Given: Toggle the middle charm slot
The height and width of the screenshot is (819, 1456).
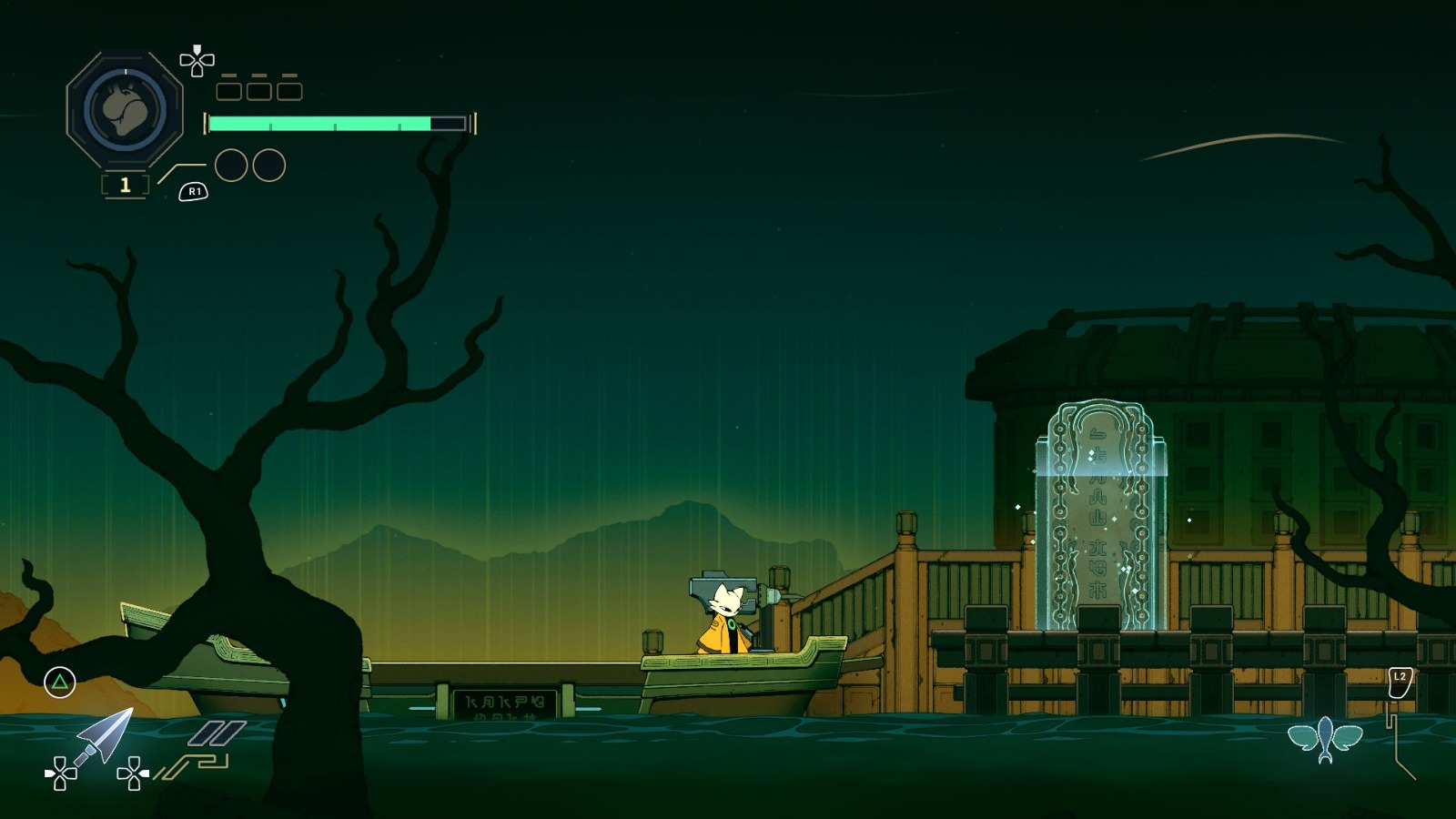Looking at the screenshot, I should pyautogui.click(x=258, y=90).
